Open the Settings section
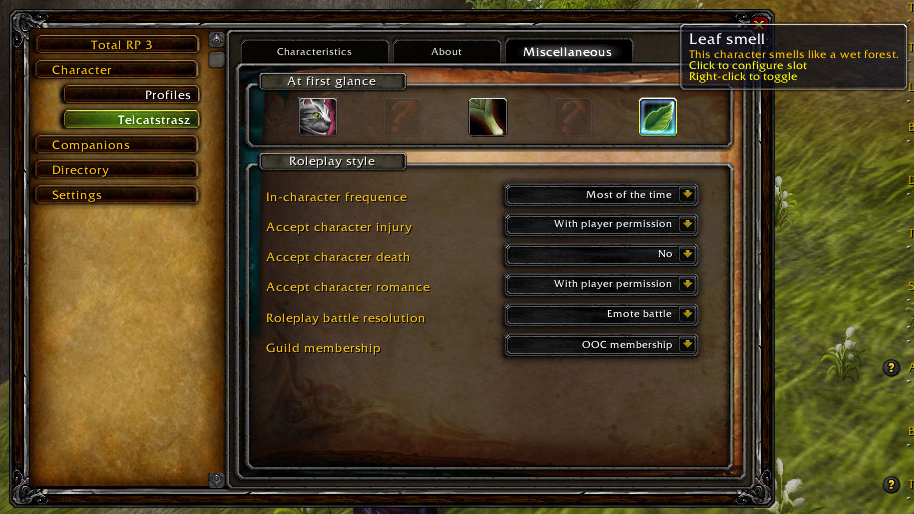Image resolution: width=914 pixels, height=514 pixels. pos(116,195)
